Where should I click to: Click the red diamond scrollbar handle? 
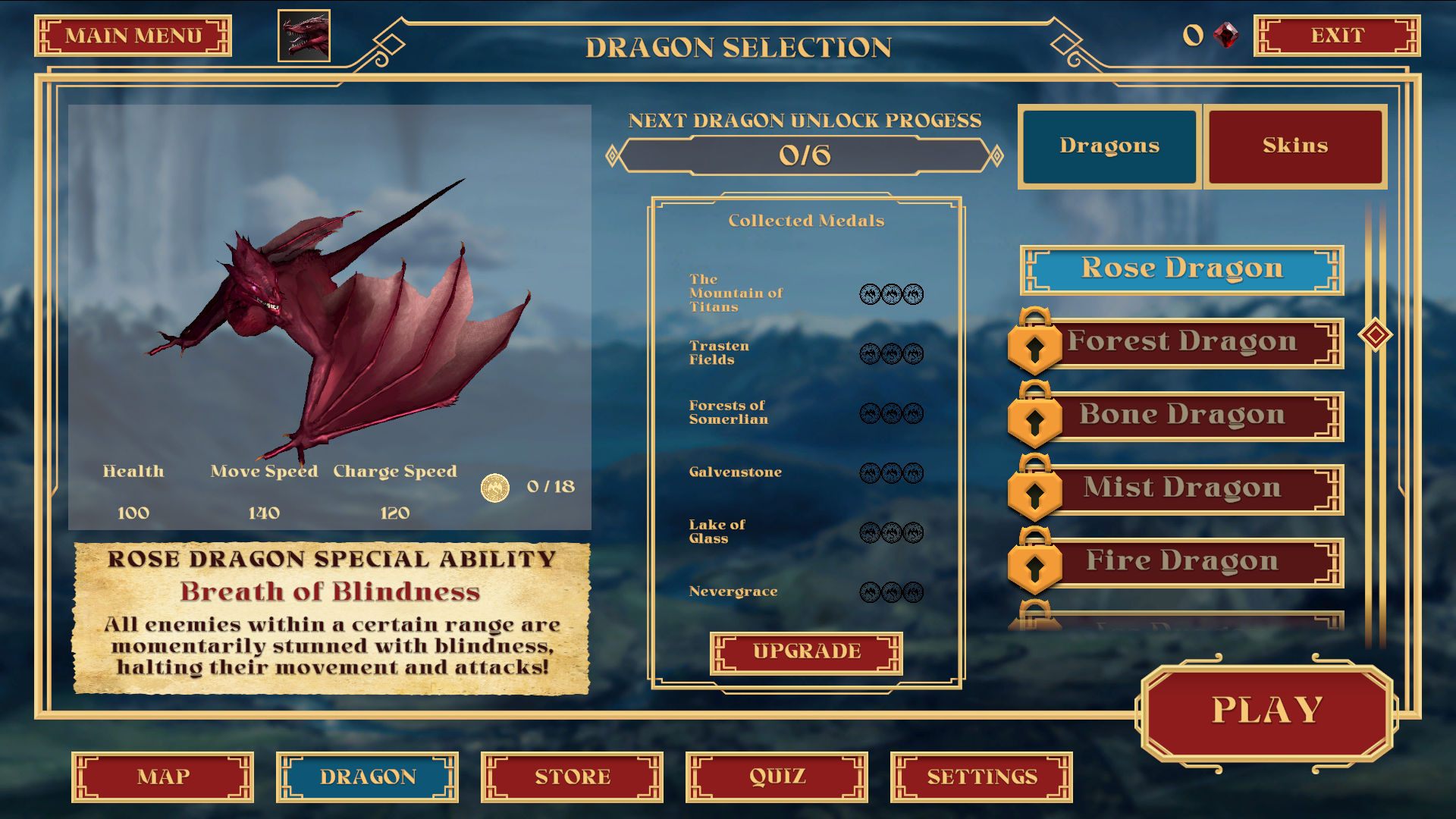pyautogui.click(x=1375, y=335)
